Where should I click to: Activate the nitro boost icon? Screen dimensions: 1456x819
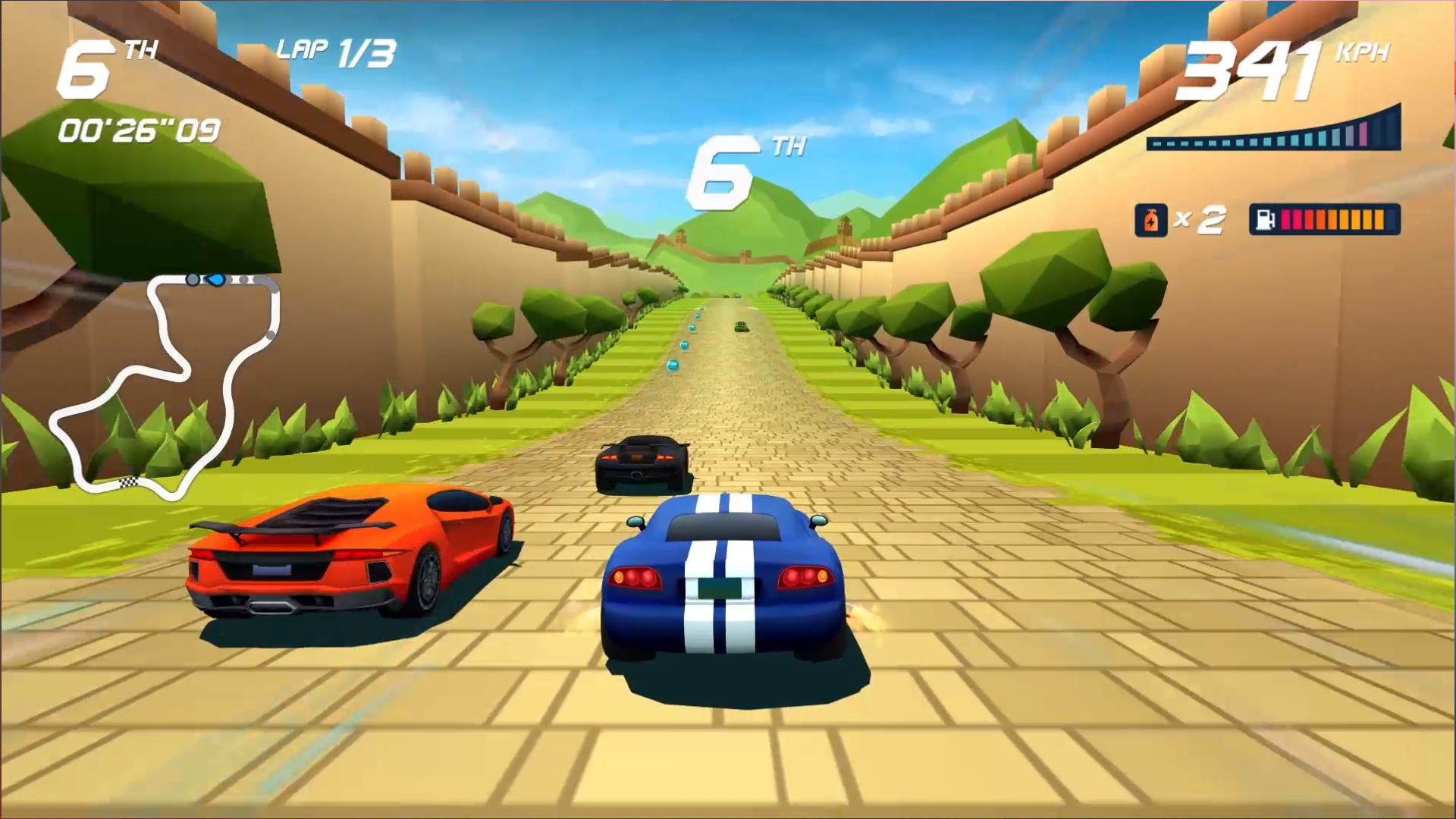(x=1150, y=221)
